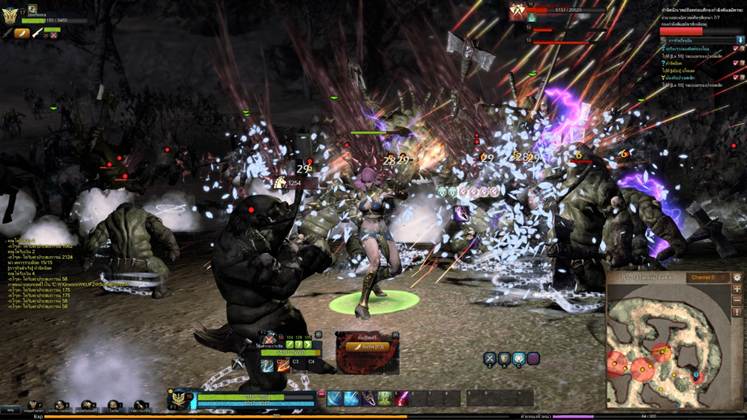Select the white sword icon under player portrait
Image resolution: width=747 pixels, height=420 pixels.
pyautogui.click(x=37, y=33)
